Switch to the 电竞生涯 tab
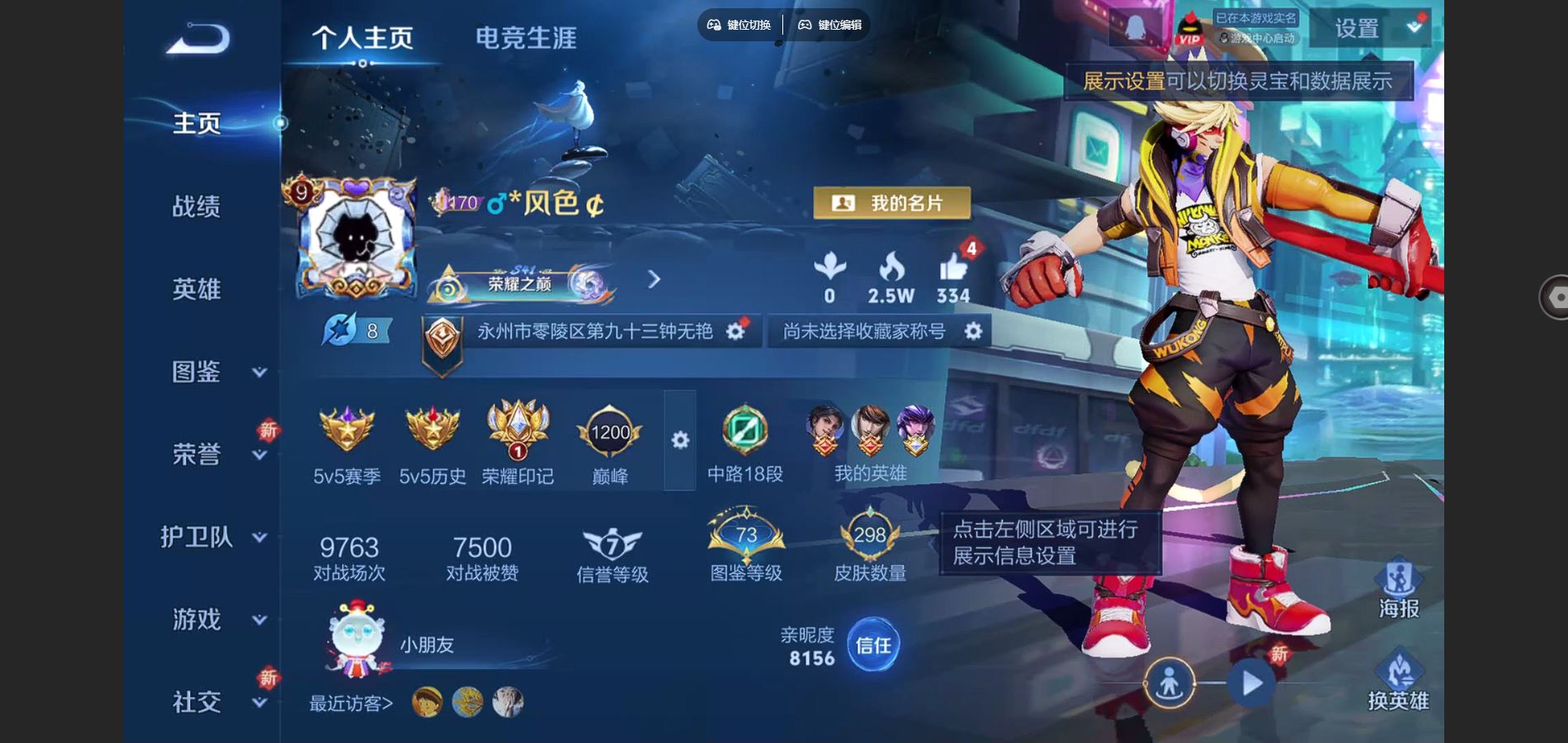The height and width of the screenshot is (743, 1568). (526, 35)
